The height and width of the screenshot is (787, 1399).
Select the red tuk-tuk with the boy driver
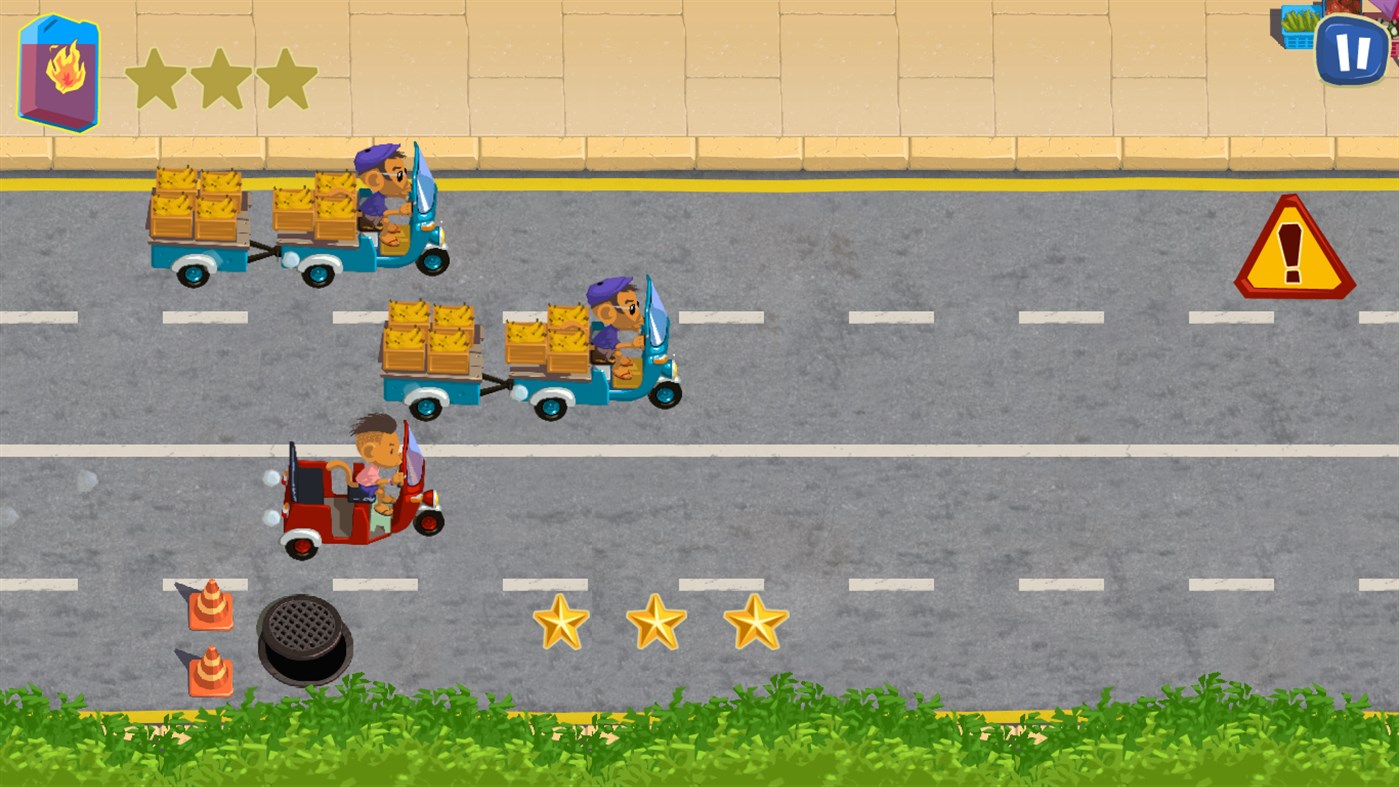(x=355, y=495)
